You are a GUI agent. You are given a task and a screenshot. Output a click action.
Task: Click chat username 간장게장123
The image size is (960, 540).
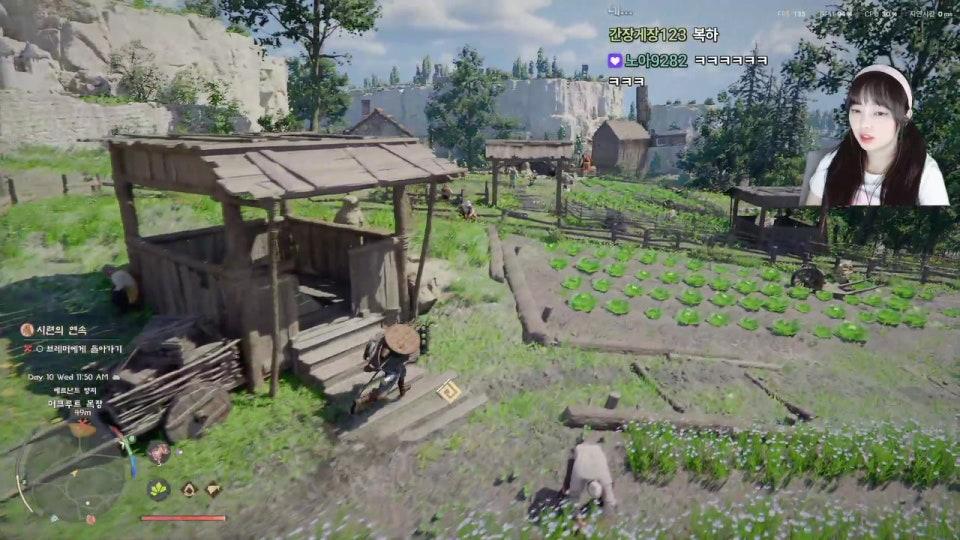[647, 35]
